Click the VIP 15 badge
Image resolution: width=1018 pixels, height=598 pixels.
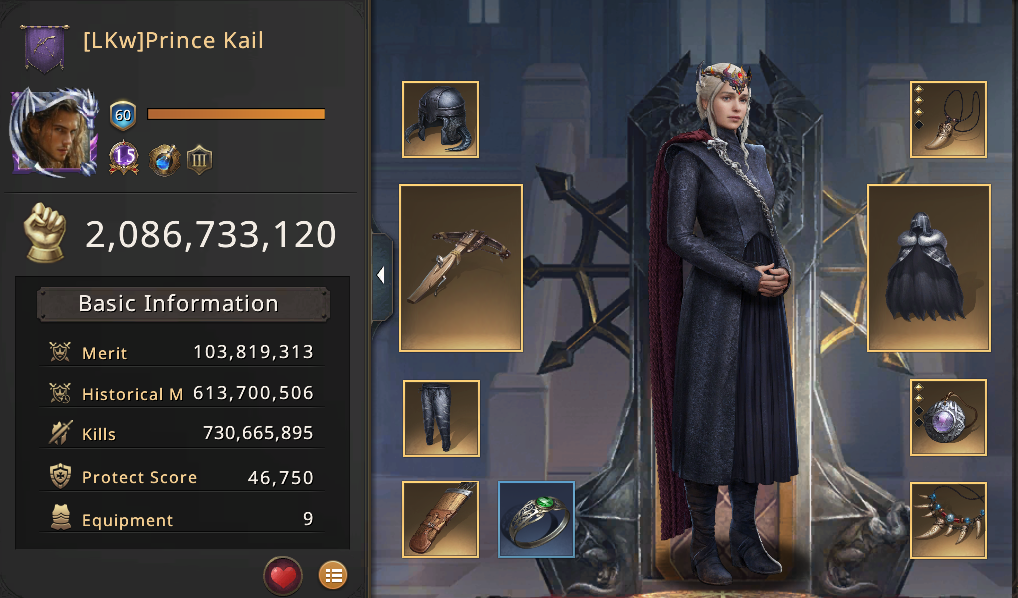(123, 158)
